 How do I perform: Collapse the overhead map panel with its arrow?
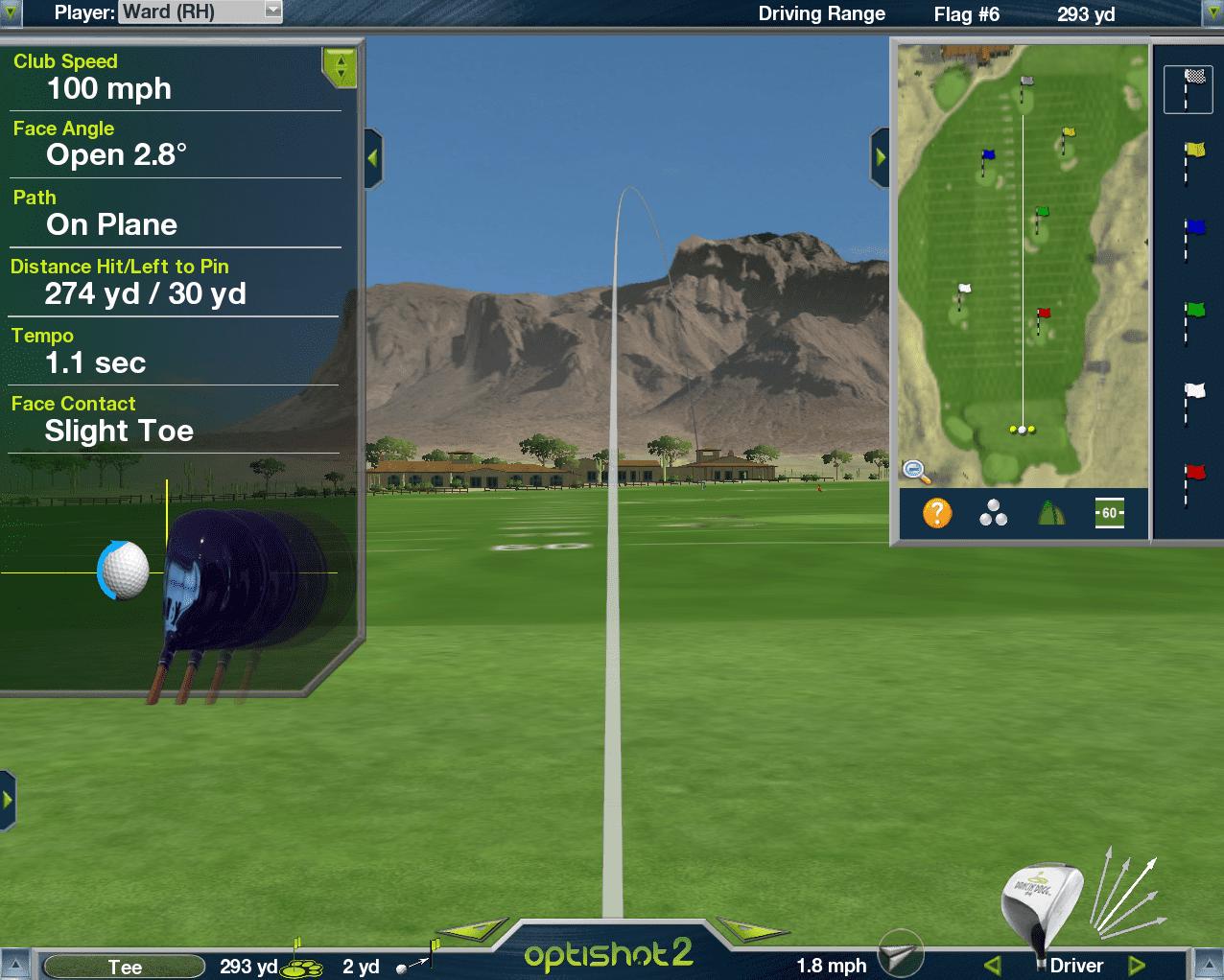880,157
